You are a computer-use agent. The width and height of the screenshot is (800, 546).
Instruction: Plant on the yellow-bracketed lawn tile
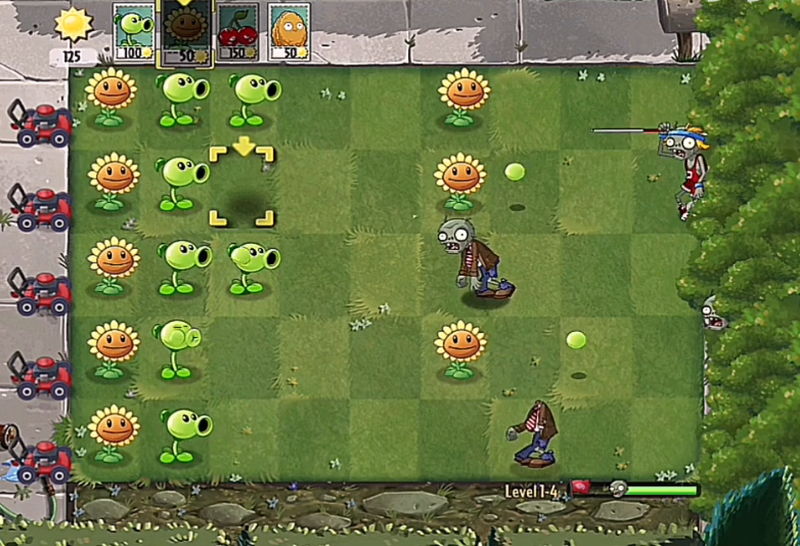click(x=241, y=187)
